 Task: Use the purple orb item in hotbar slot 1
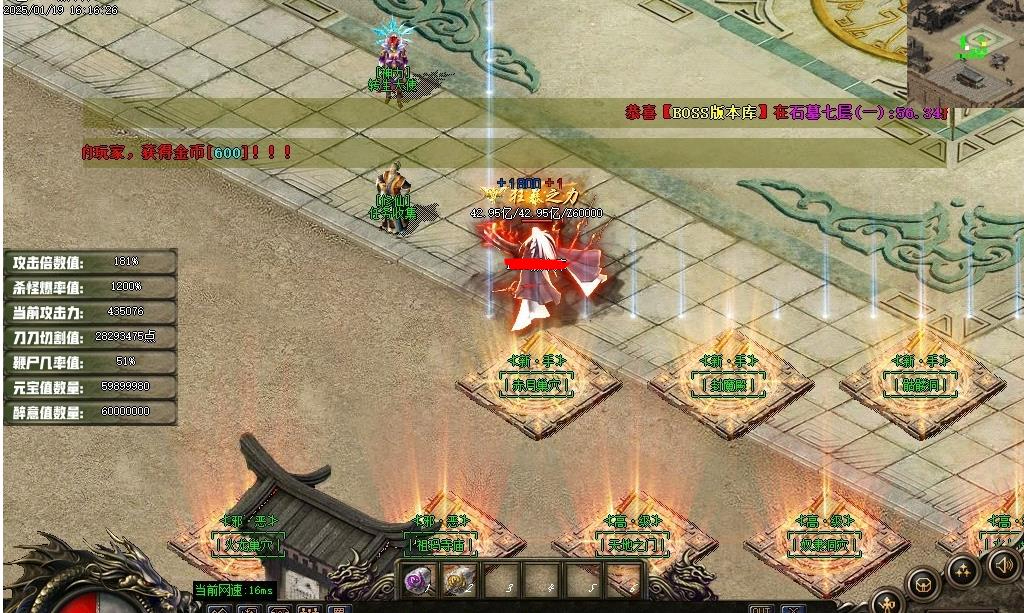click(x=417, y=580)
